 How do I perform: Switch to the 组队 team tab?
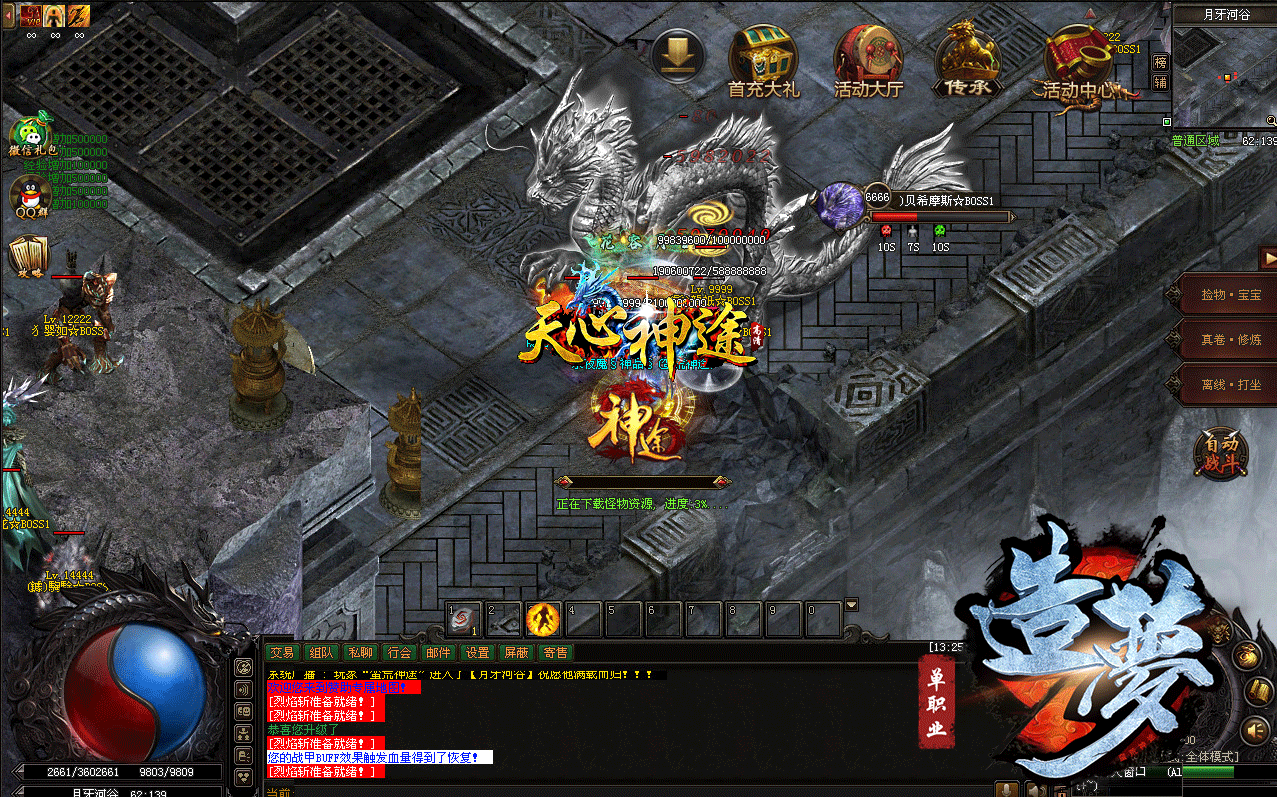tap(322, 652)
